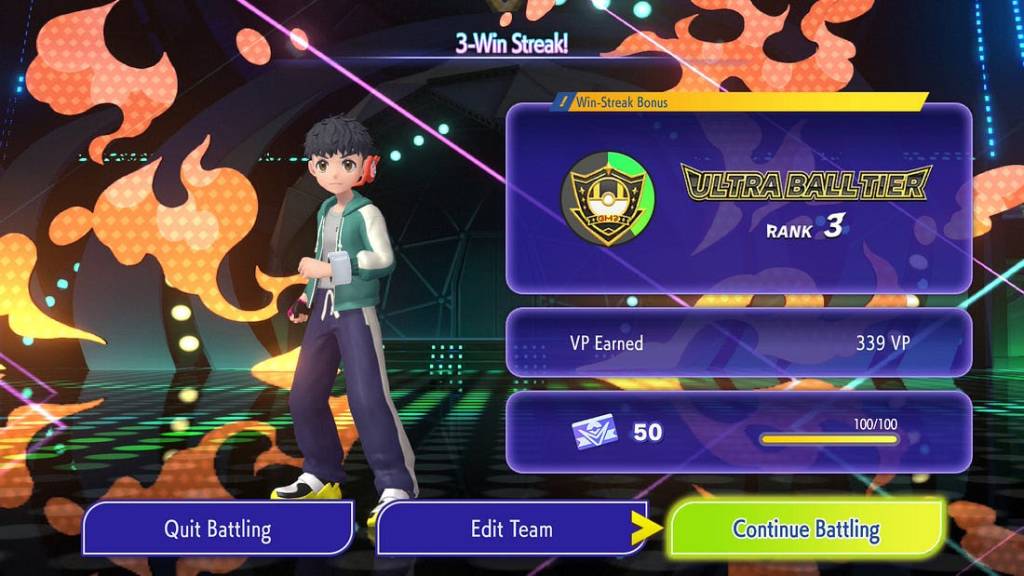
Task: Open the Edit Team option
Action: tap(511, 528)
